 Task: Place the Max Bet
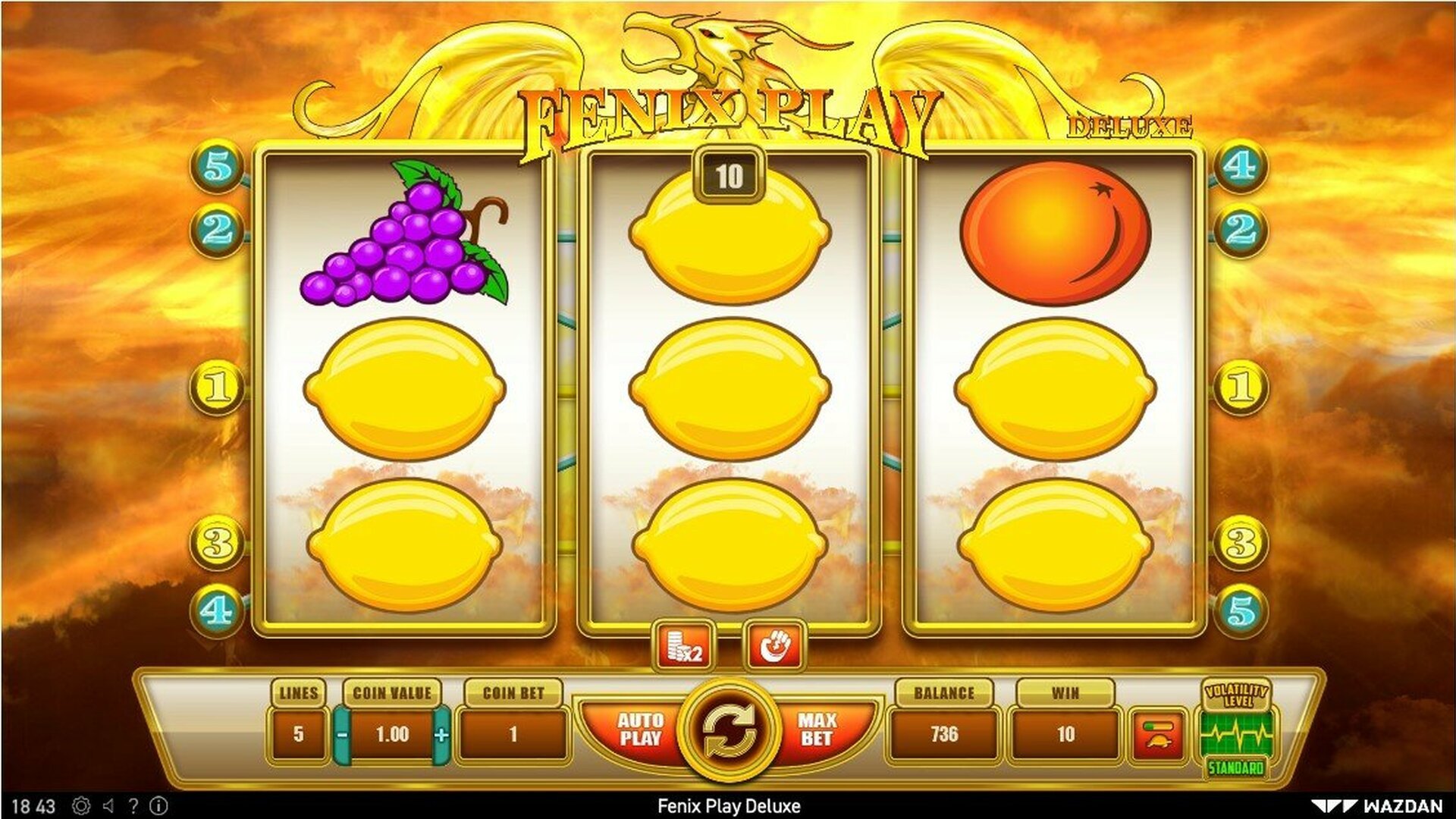pyautogui.click(x=817, y=730)
